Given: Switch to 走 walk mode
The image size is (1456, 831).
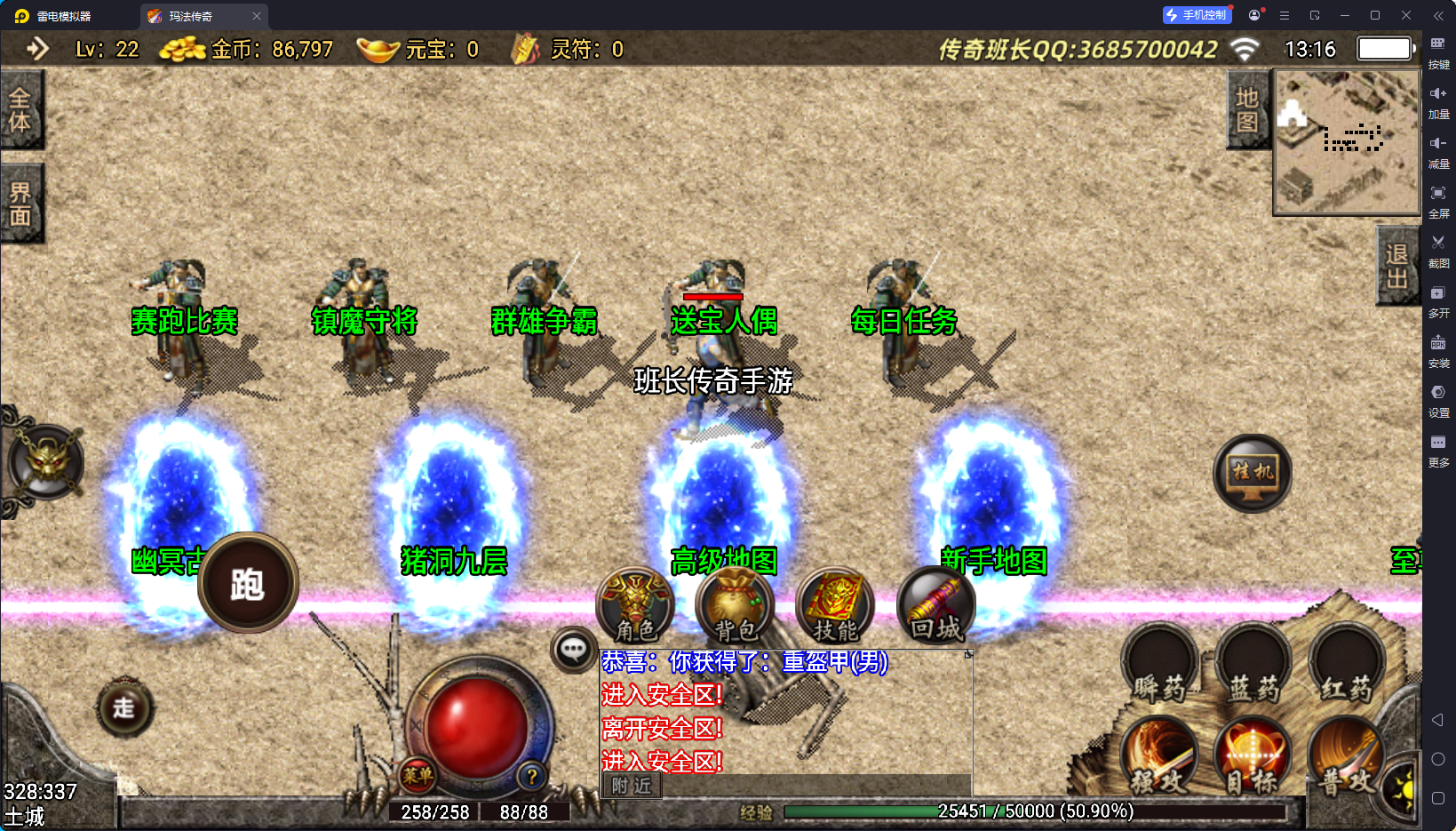Looking at the screenshot, I should (124, 707).
